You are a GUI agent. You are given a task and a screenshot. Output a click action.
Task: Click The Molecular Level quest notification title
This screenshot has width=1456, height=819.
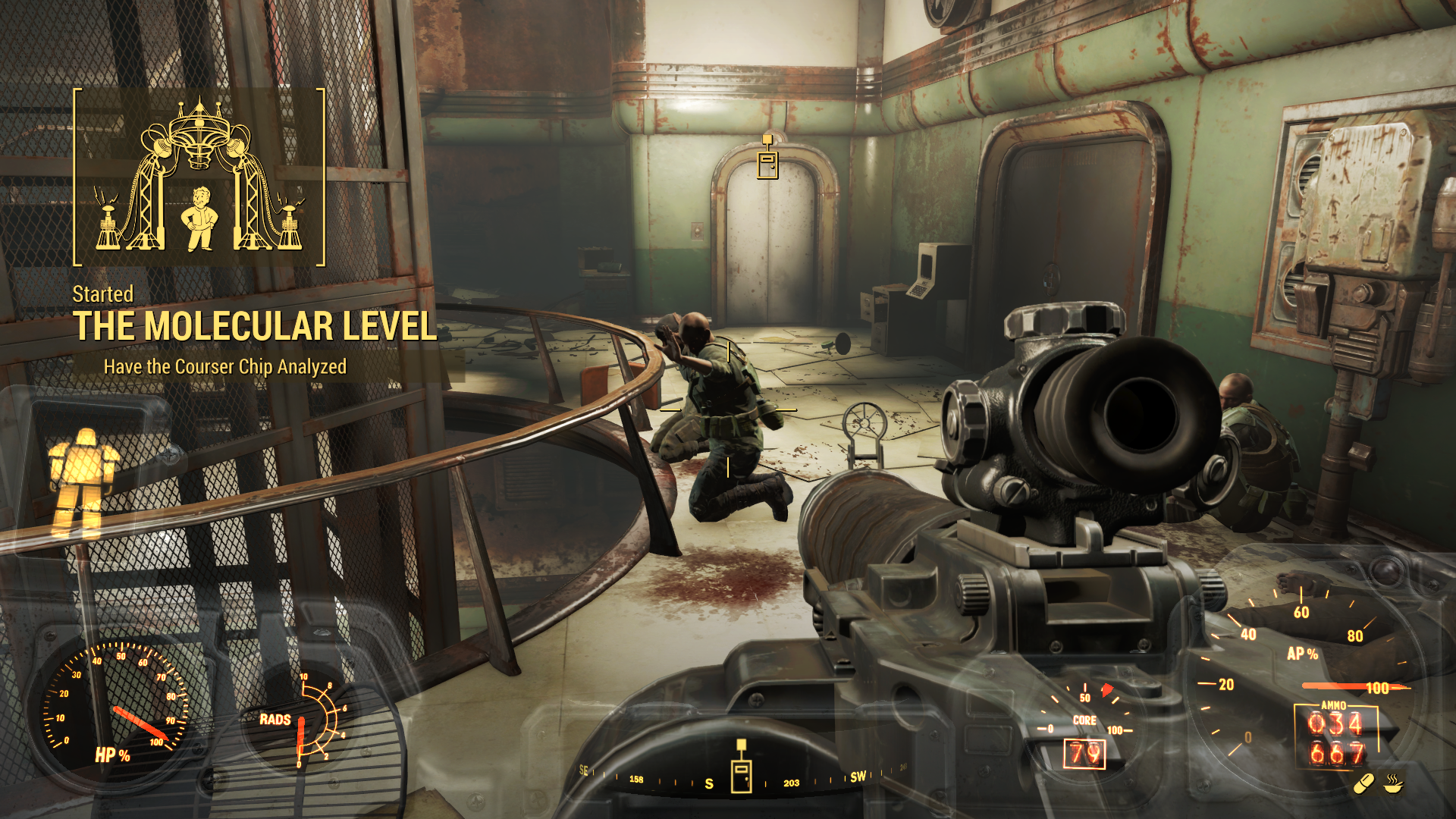click(x=255, y=327)
